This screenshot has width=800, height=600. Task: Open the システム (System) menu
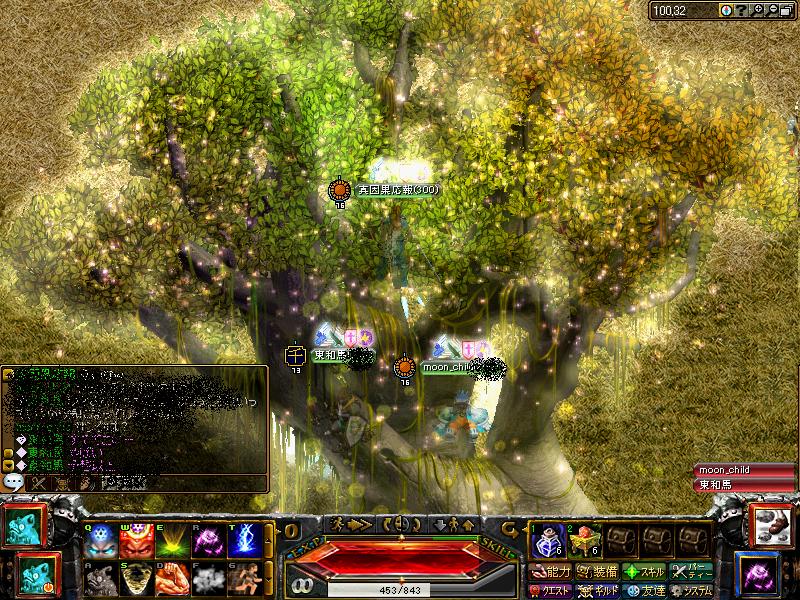[693, 590]
